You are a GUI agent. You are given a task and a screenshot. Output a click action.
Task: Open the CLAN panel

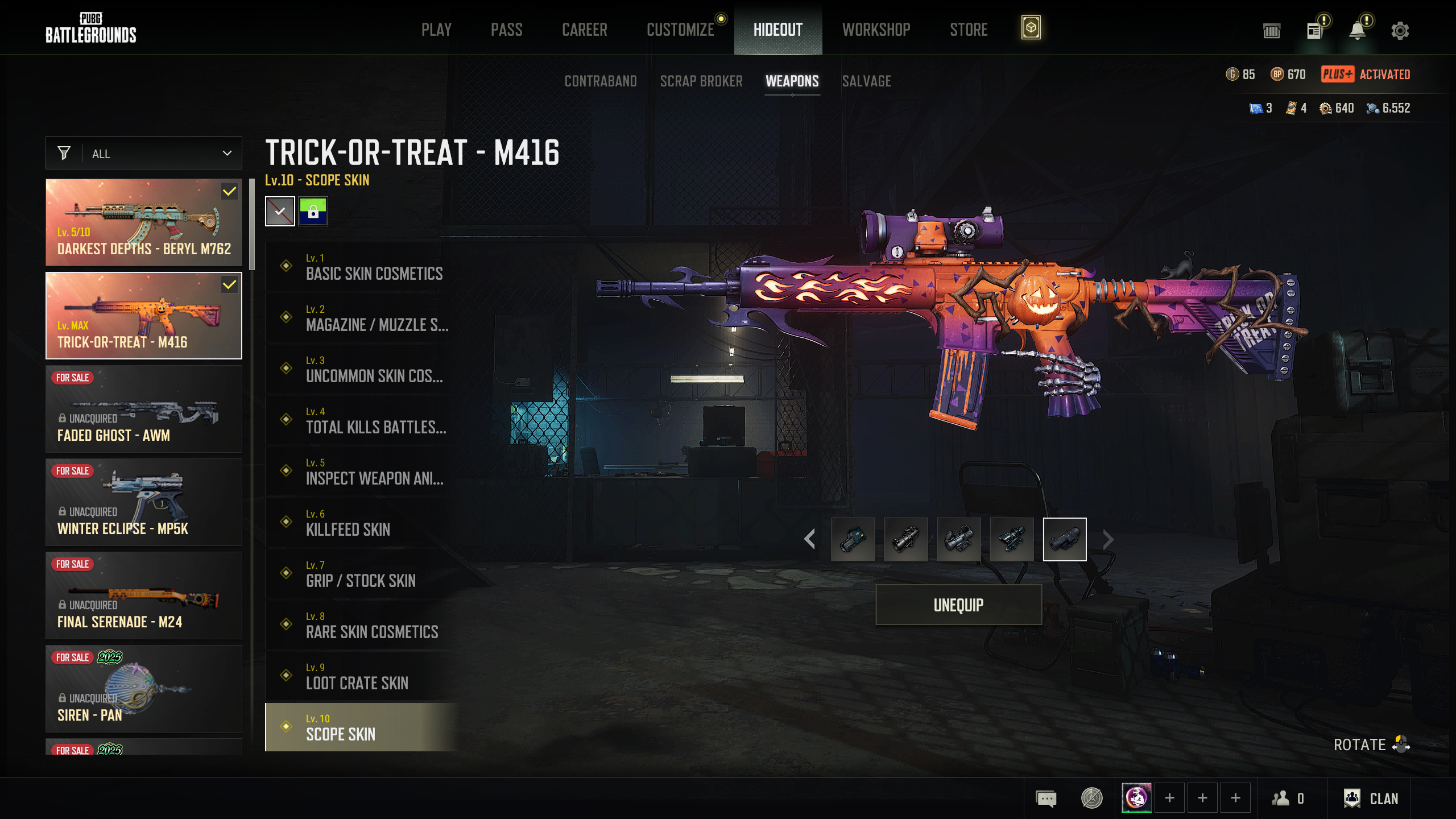coord(1371,799)
